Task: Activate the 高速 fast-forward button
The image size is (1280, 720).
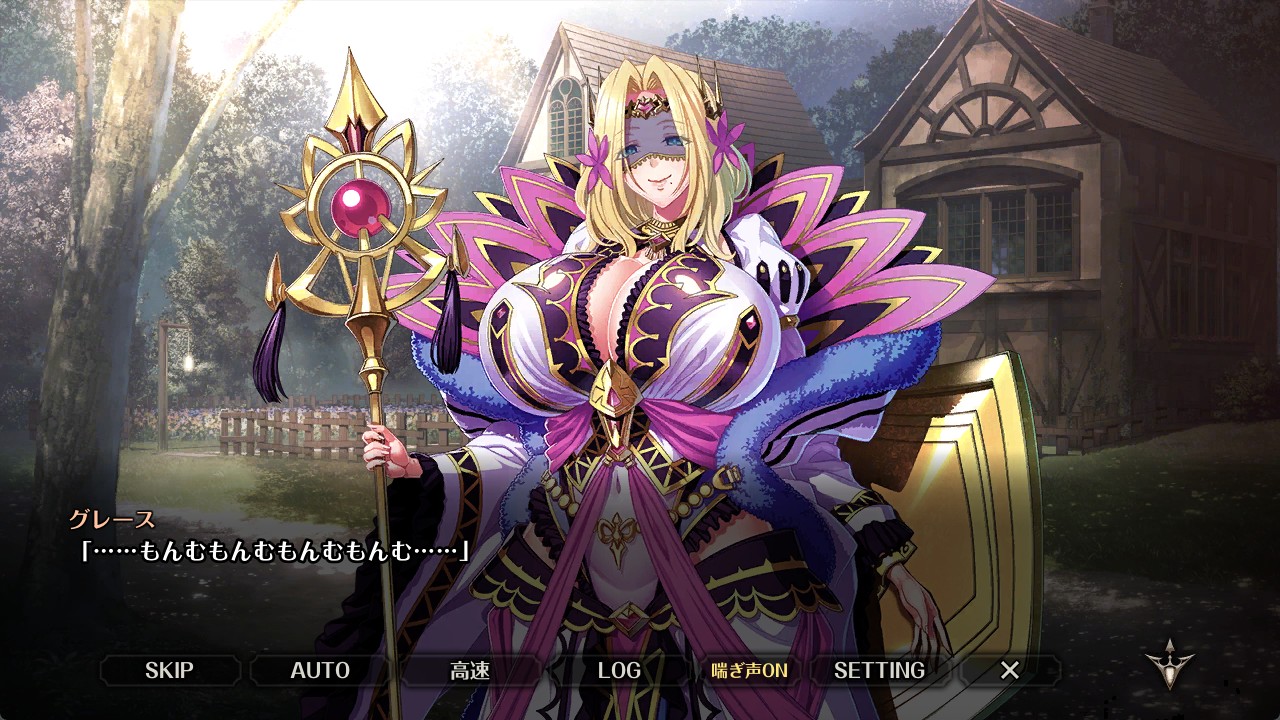Action: [x=470, y=670]
